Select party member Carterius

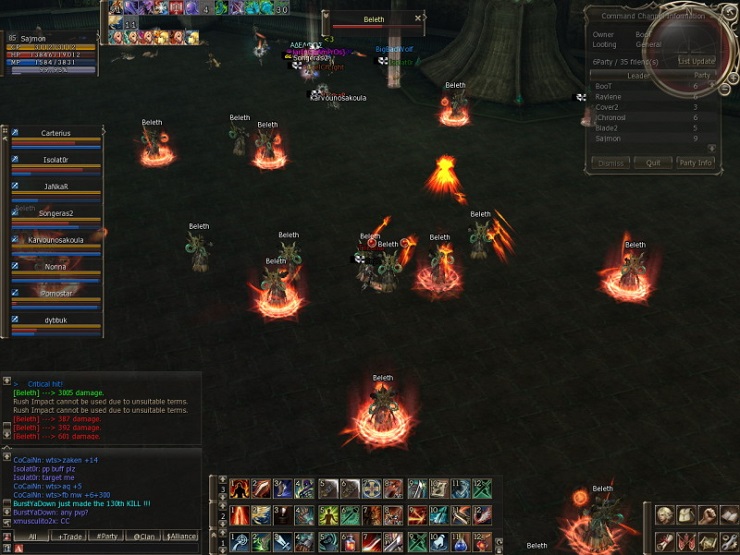(x=56, y=133)
